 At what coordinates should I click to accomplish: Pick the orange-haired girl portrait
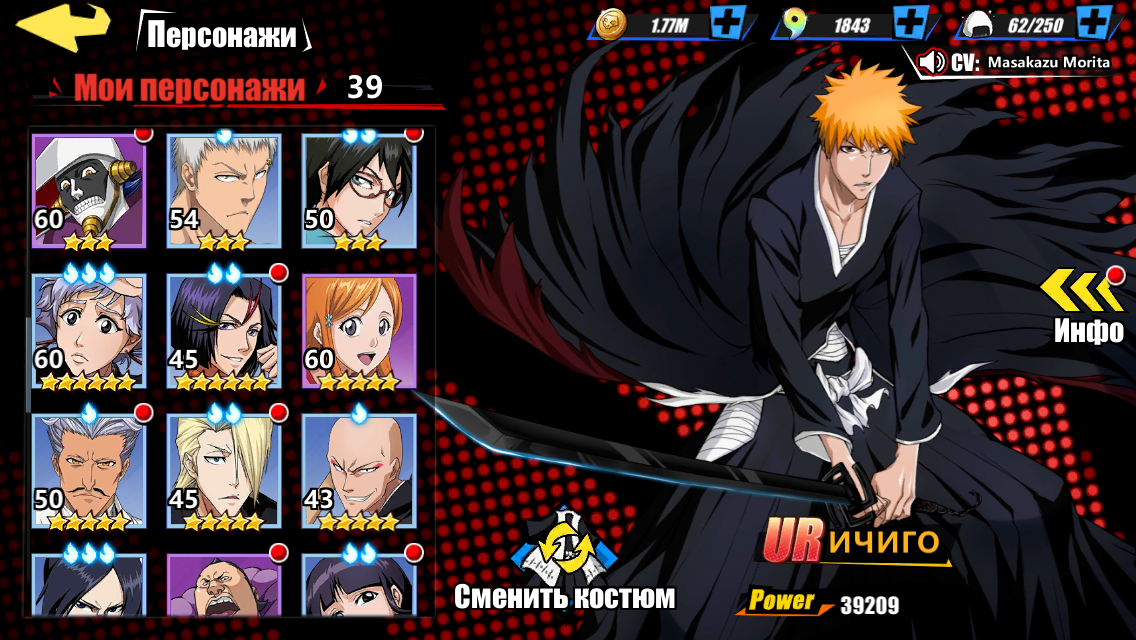coord(359,331)
